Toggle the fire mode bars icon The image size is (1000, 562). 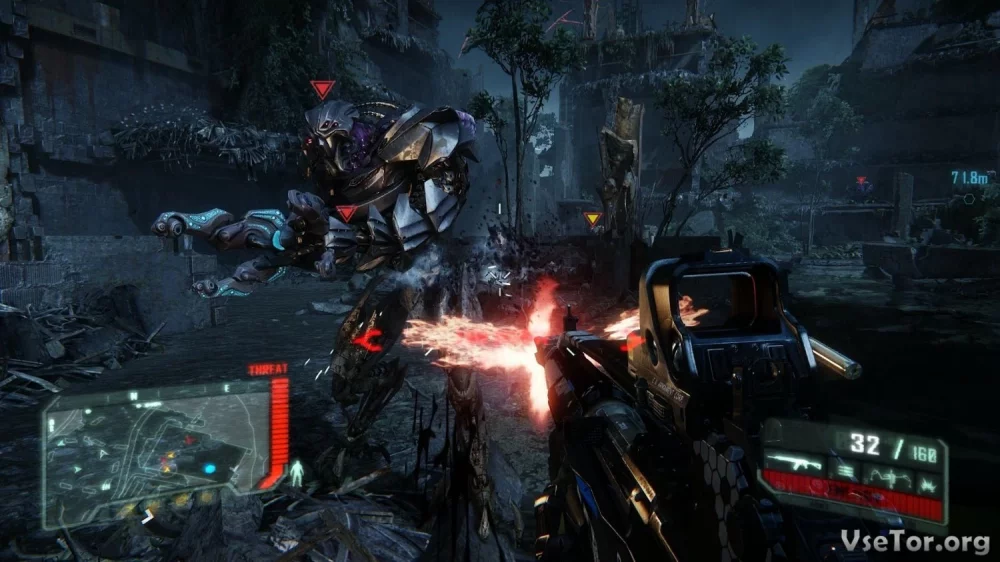click(845, 468)
